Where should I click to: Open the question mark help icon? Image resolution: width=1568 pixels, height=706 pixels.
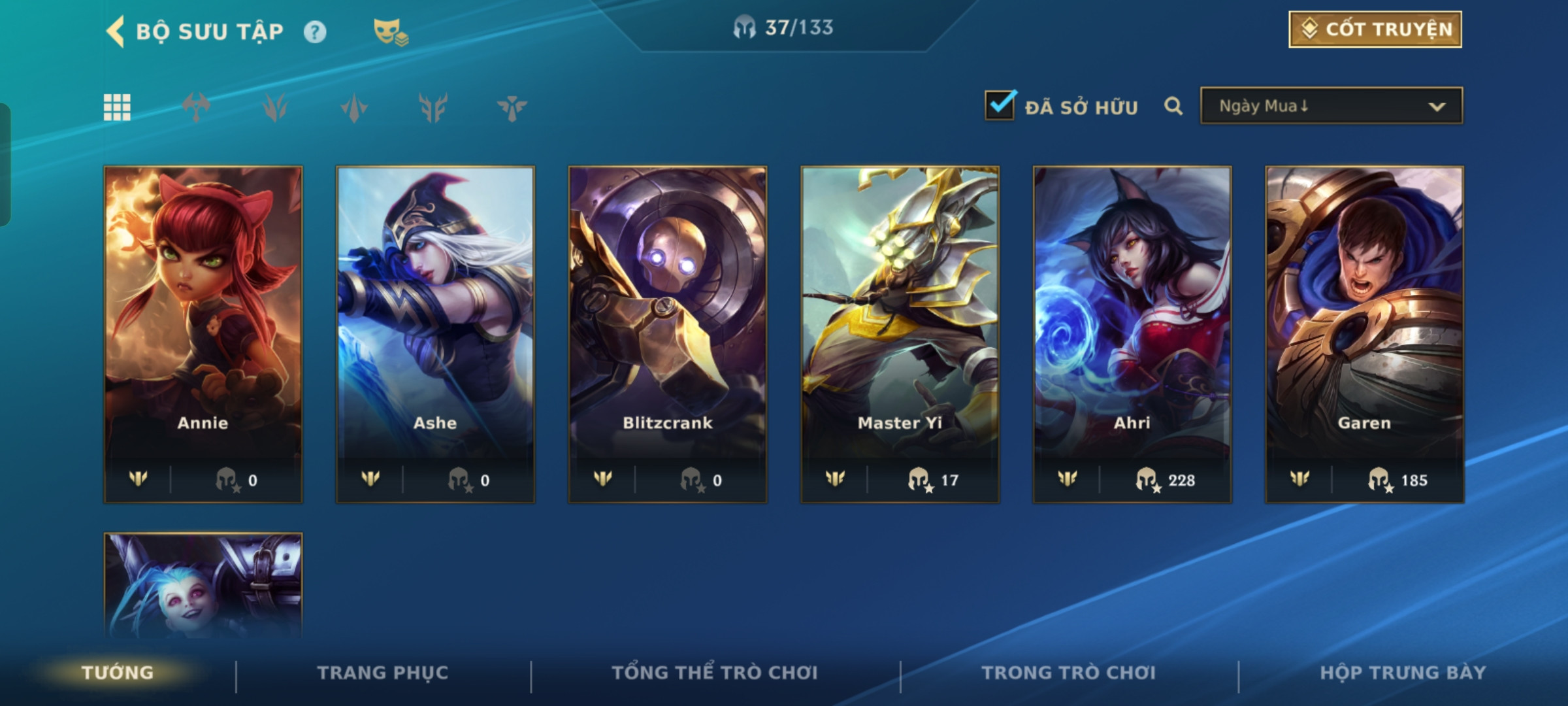coord(315,32)
